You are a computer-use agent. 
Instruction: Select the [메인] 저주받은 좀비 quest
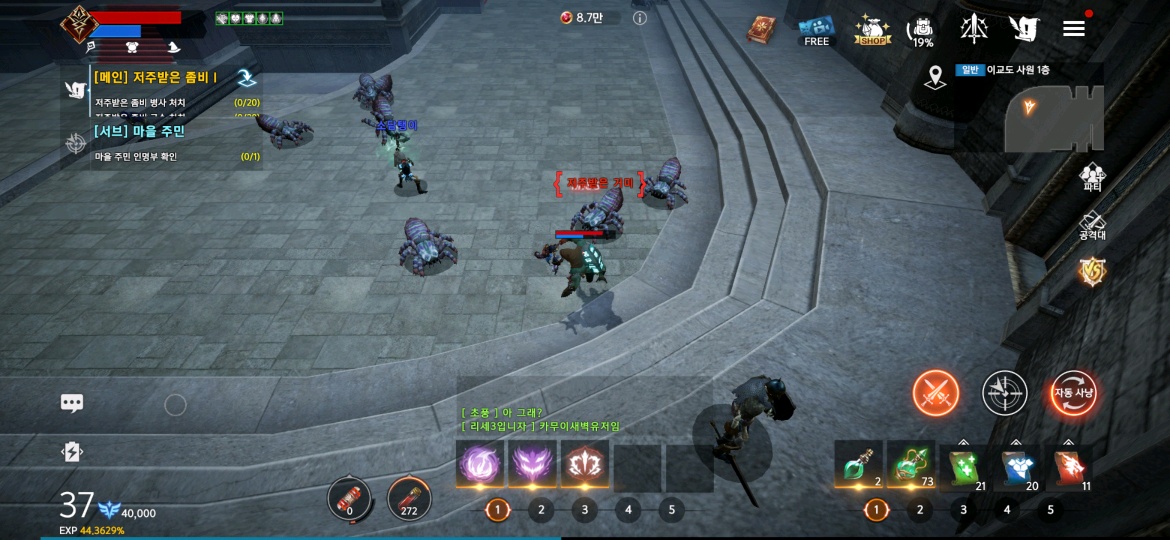(157, 77)
